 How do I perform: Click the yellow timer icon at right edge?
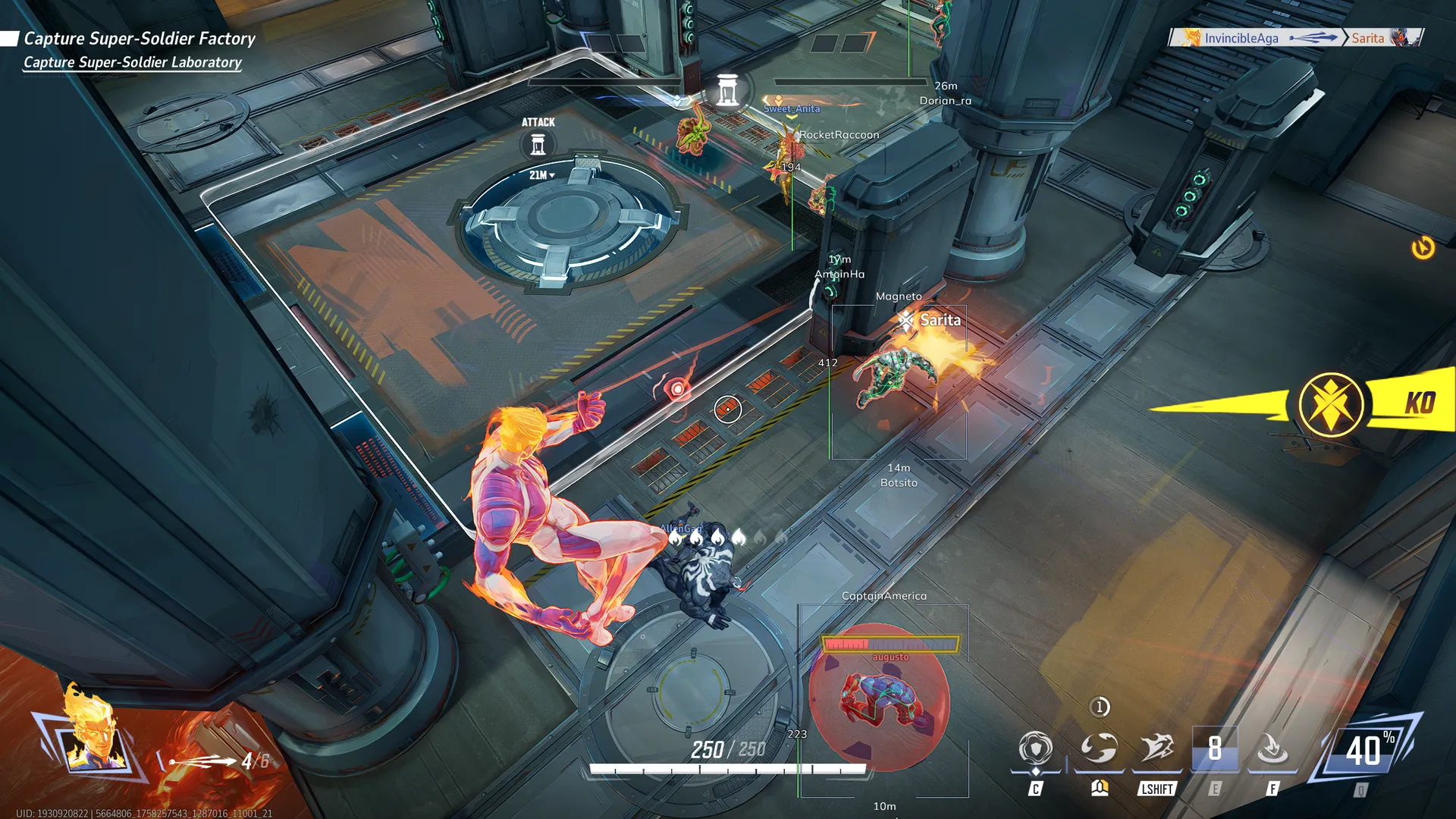(x=1423, y=248)
